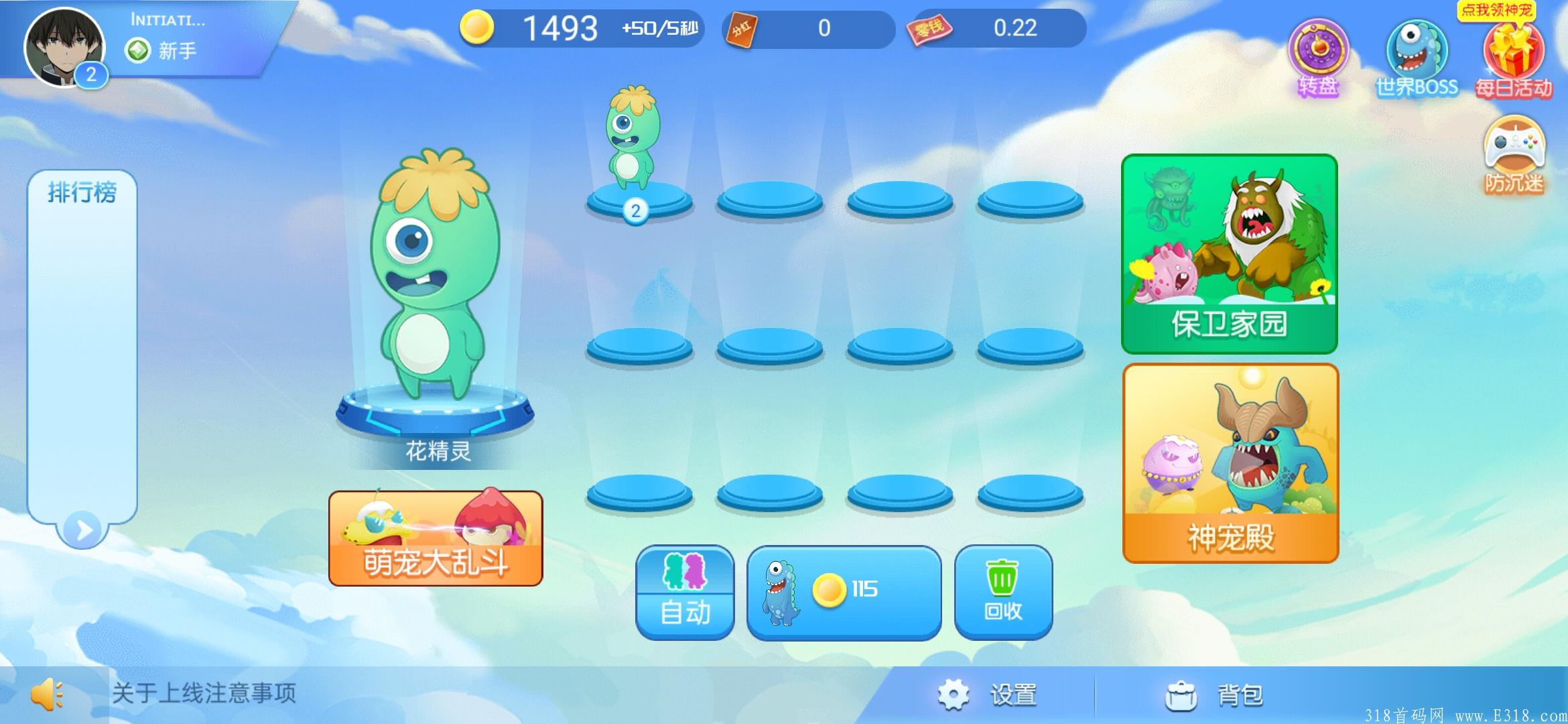Select the level 2 pet on platform
1568x724 pixels.
633,144
